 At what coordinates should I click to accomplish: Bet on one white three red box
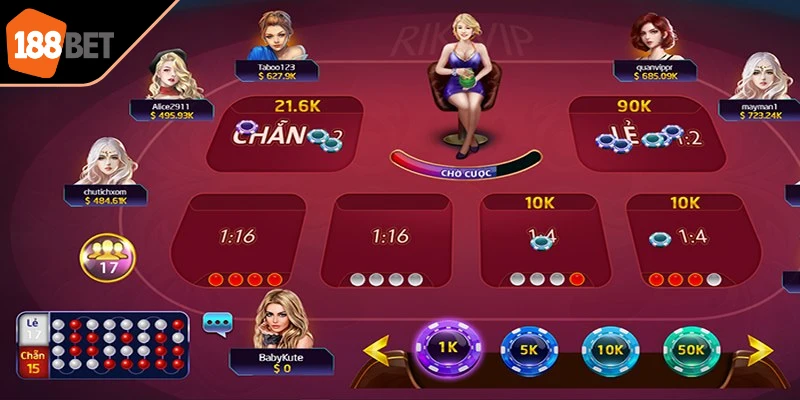(x=685, y=242)
